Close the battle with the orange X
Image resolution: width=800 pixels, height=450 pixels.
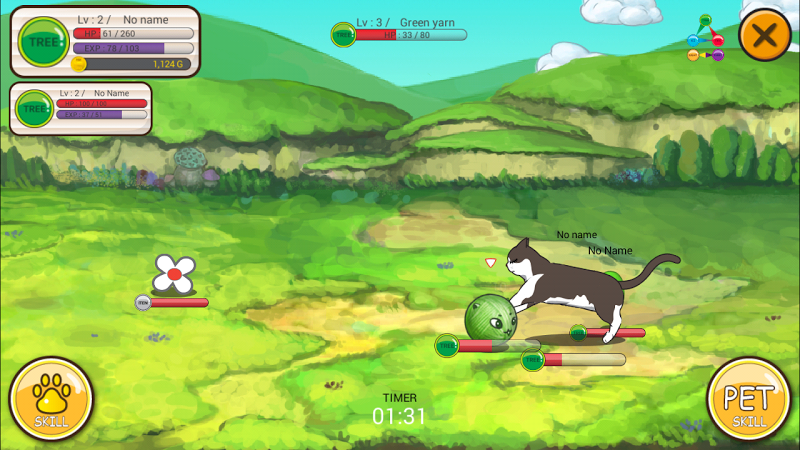[x=765, y=37]
